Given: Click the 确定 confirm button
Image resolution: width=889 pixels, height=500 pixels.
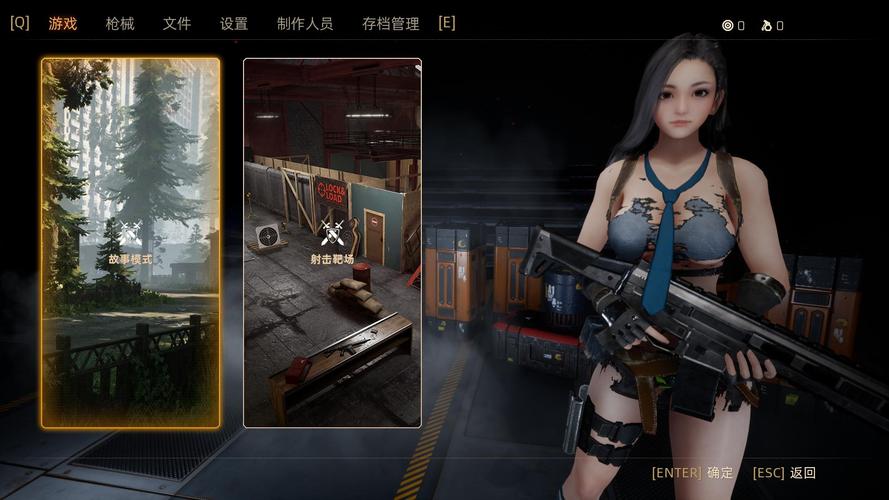Looking at the screenshot, I should (x=693, y=473).
